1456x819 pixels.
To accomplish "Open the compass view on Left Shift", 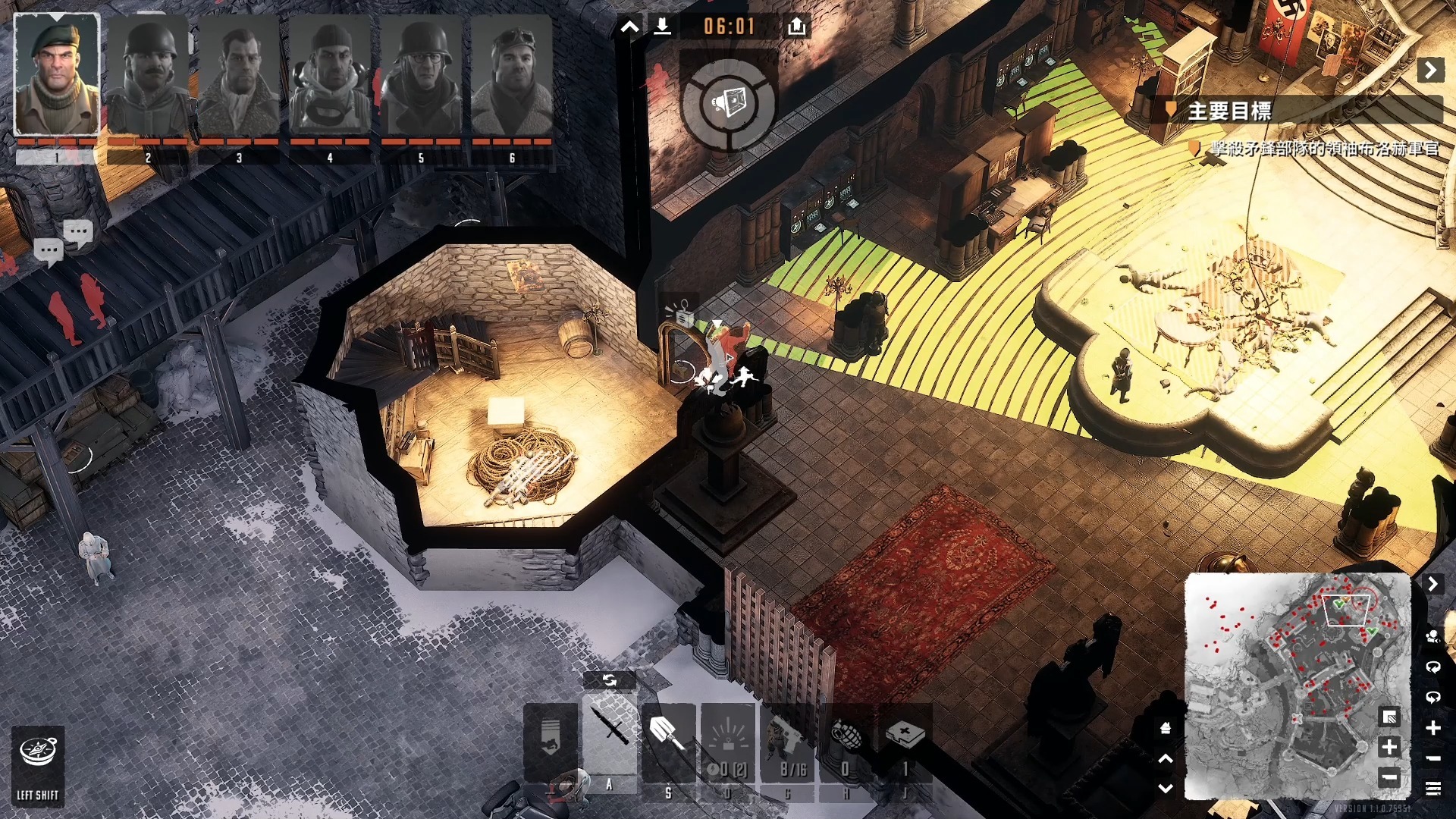I will tap(38, 762).
